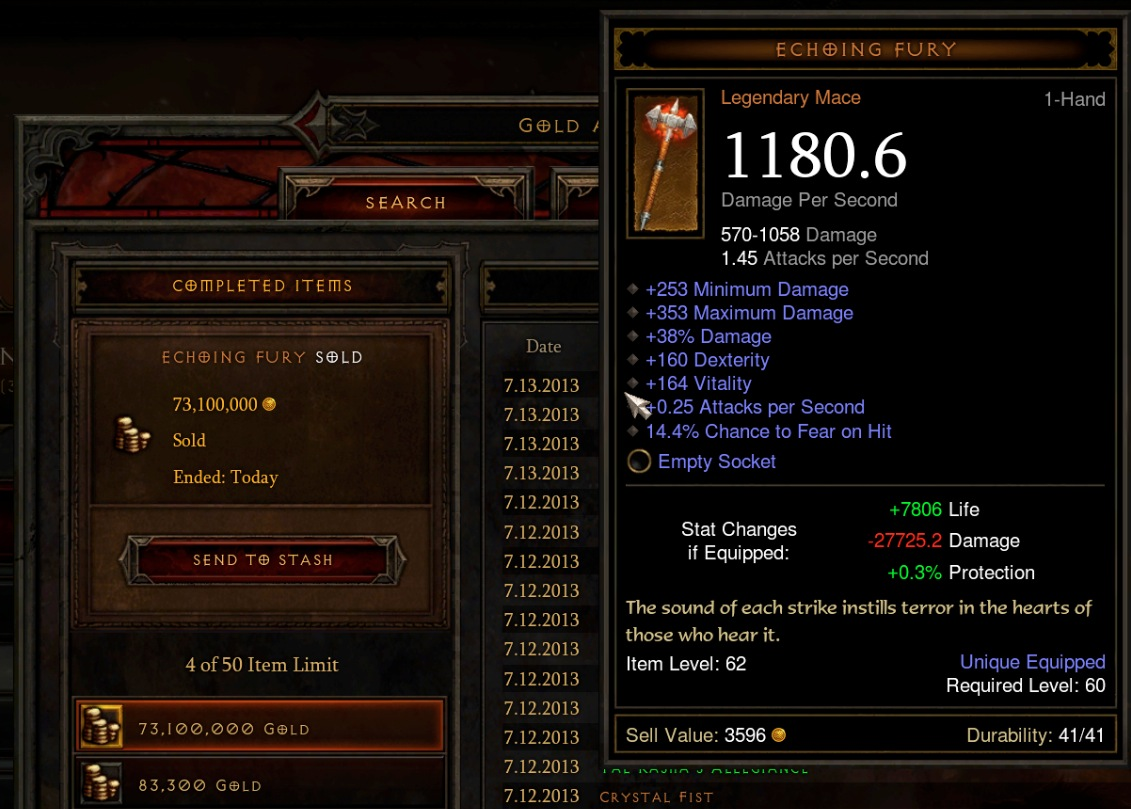Switch to the Search tab
This screenshot has height=809, width=1131.
(x=405, y=203)
